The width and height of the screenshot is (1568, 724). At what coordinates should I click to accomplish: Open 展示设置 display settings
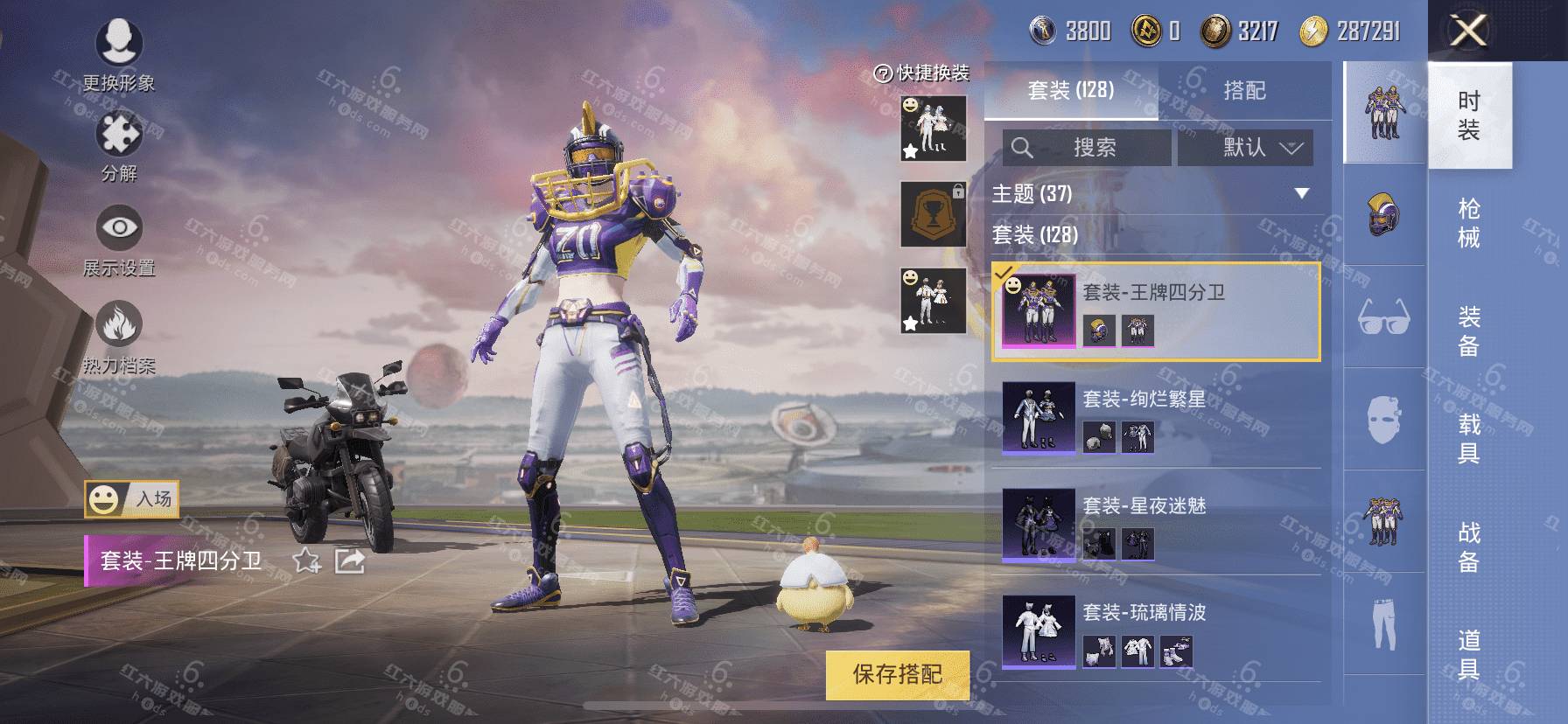(119, 240)
